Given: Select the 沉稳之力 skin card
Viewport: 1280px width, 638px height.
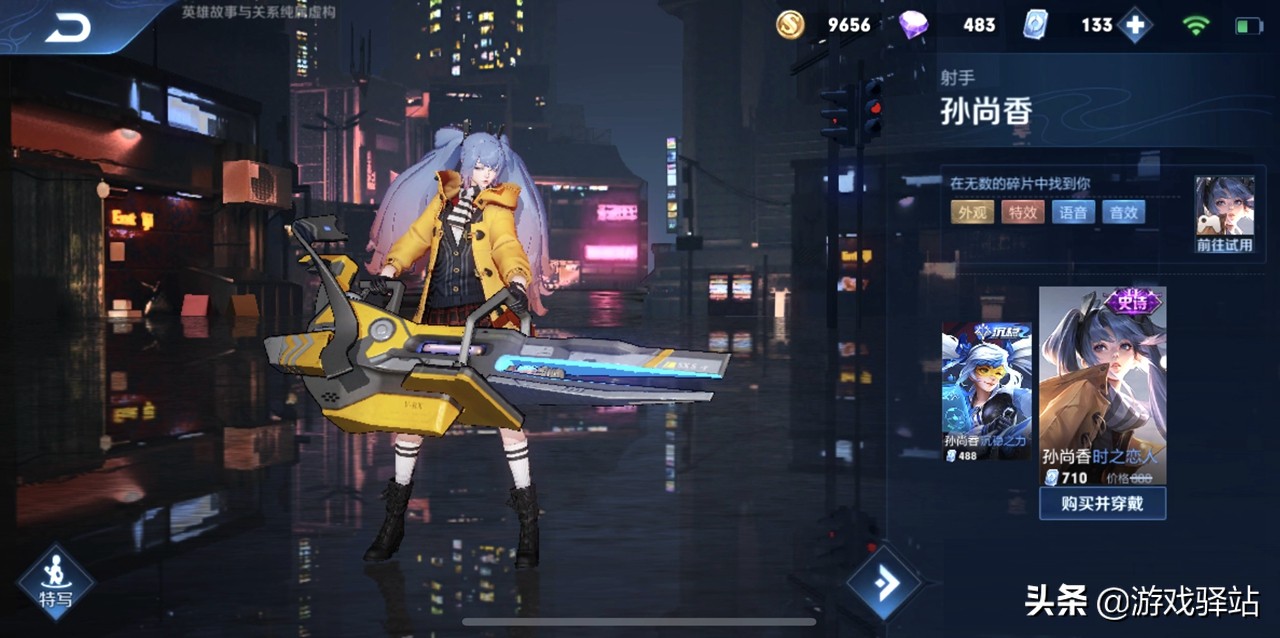Looking at the screenshot, I should 986,392.
